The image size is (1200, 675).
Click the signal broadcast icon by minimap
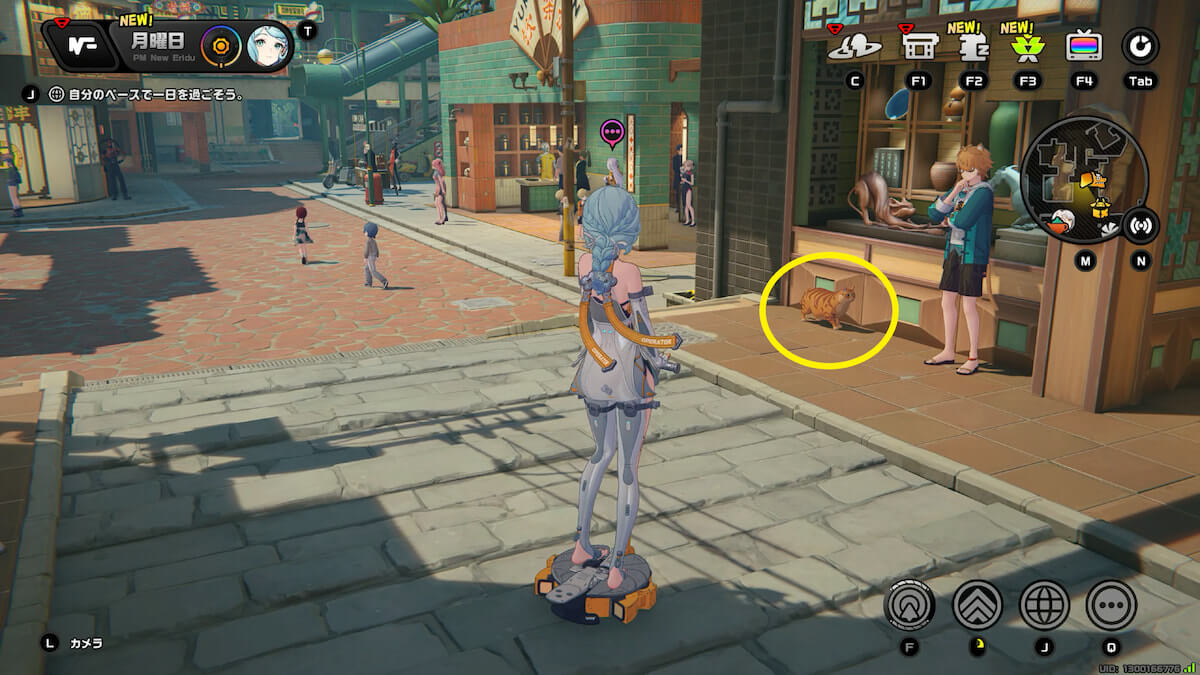click(1139, 225)
